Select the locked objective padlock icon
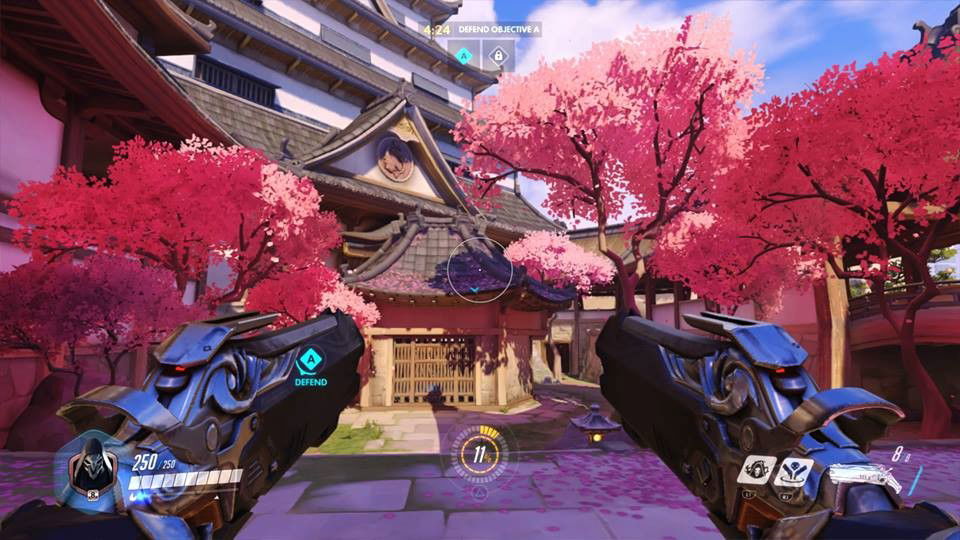Screen dimensions: 960x540 [498, 55]
